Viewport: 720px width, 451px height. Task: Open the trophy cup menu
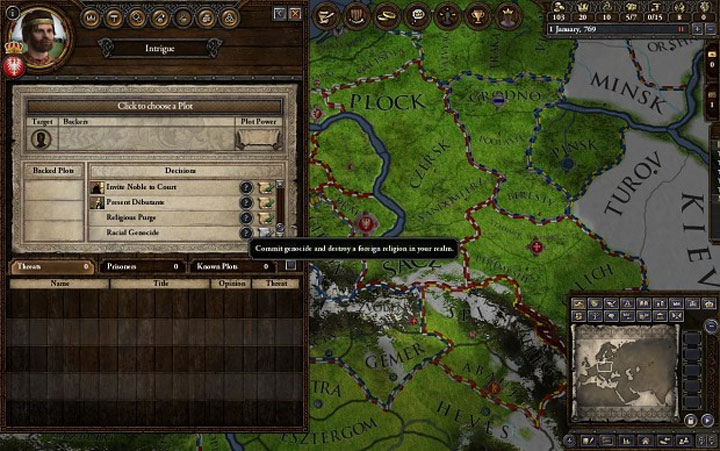coord(476,15)
